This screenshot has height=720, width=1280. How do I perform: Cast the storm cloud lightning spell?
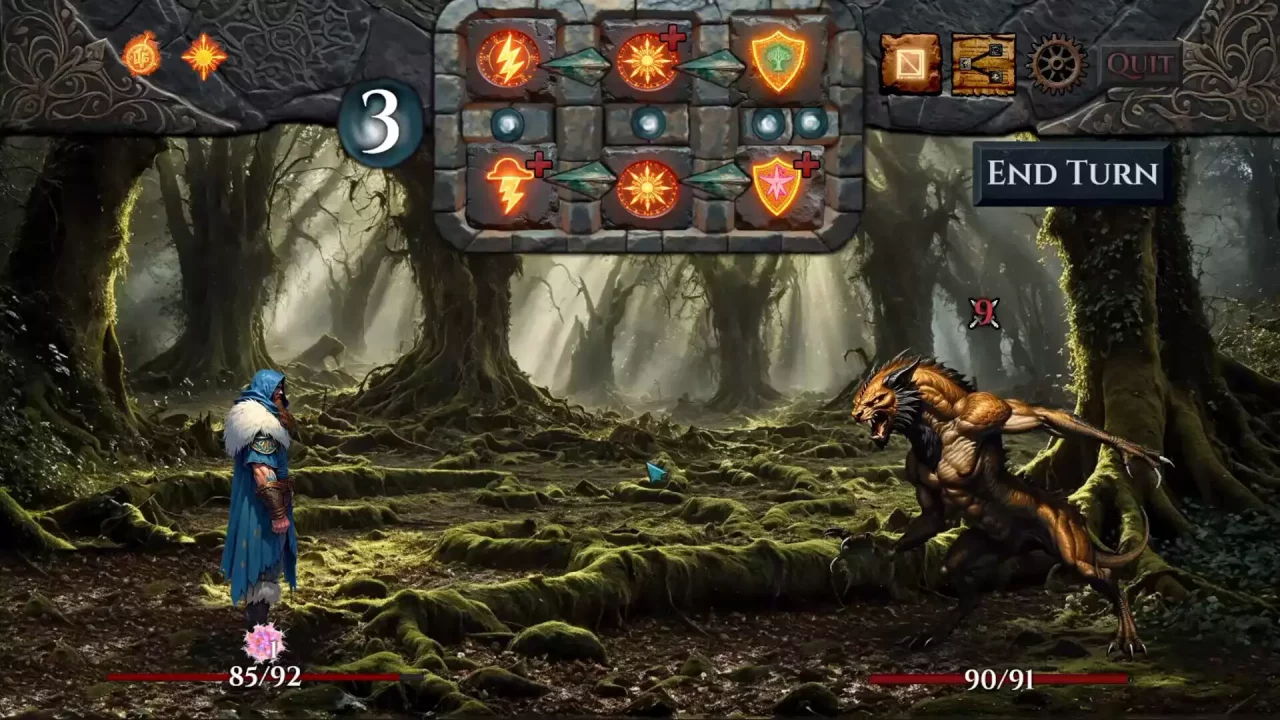(x=510, y=186)
